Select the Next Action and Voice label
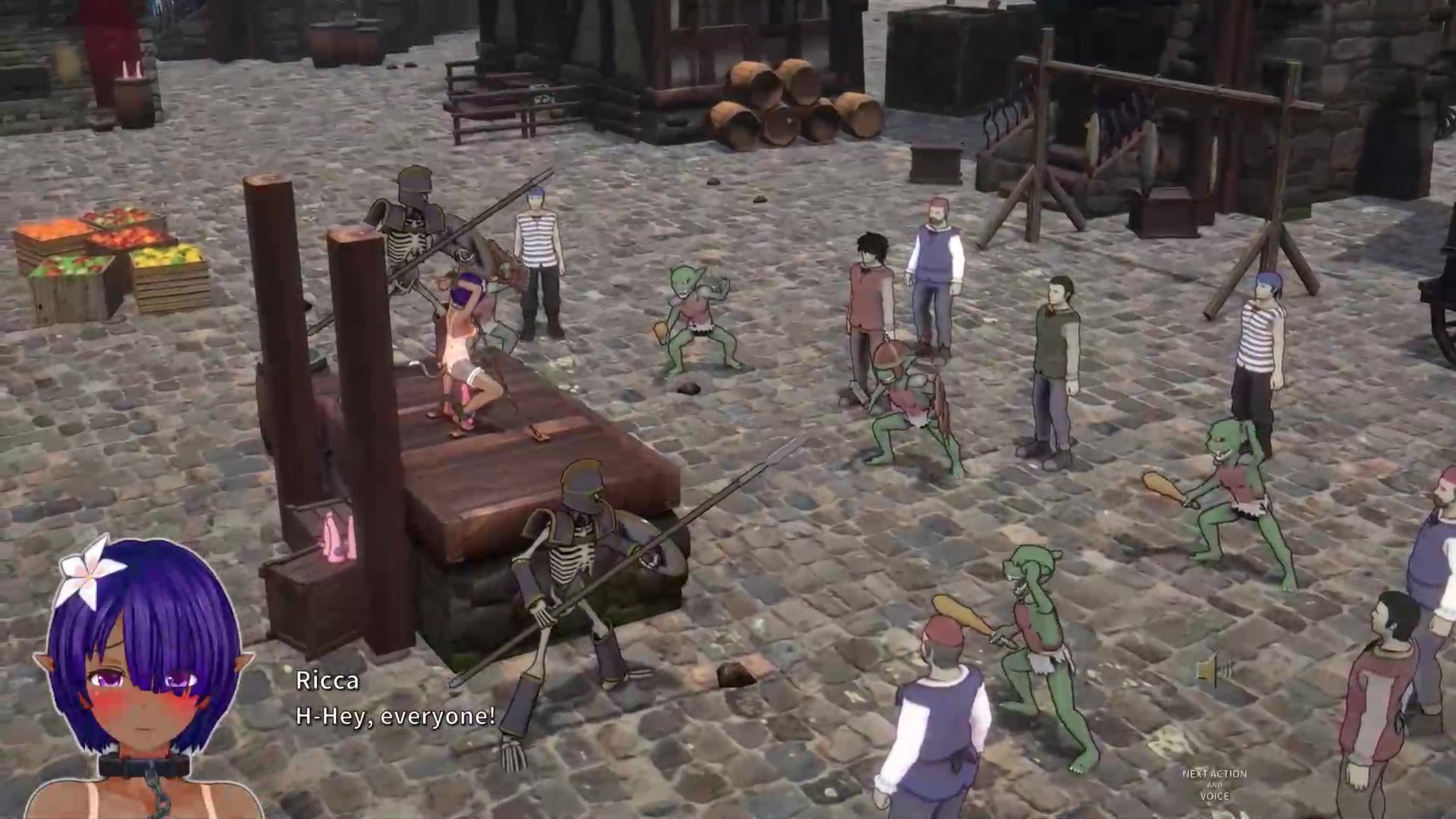 coord(1214,785)
